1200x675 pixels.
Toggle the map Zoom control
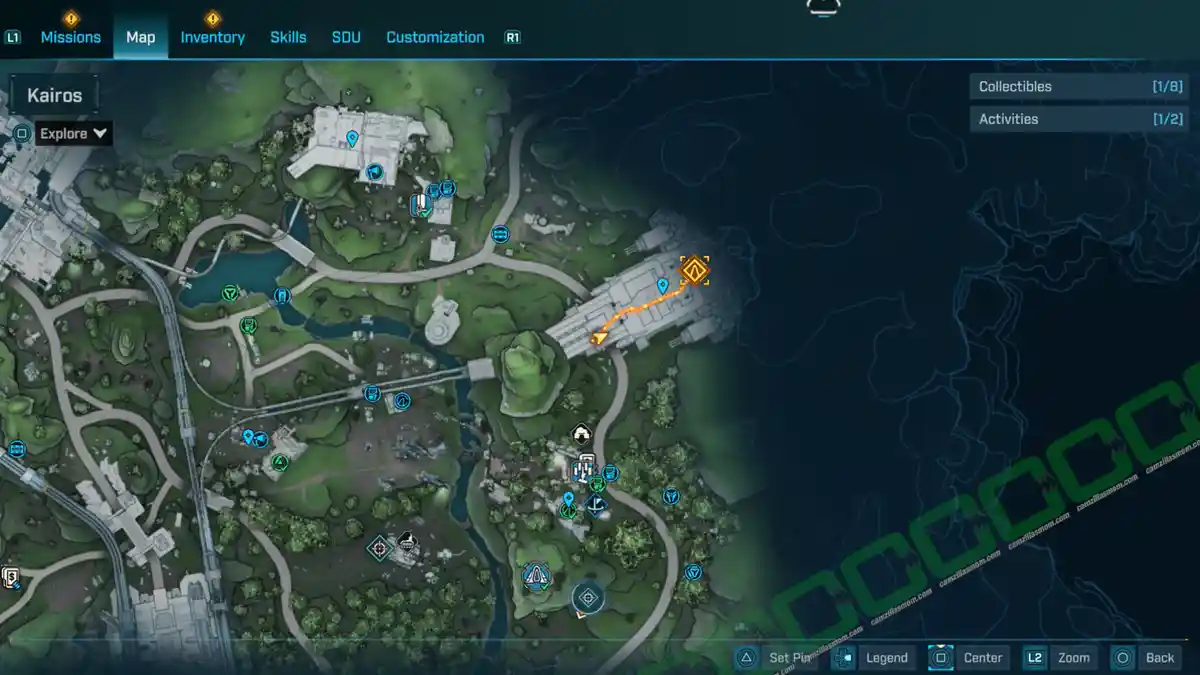point(1060,657)
